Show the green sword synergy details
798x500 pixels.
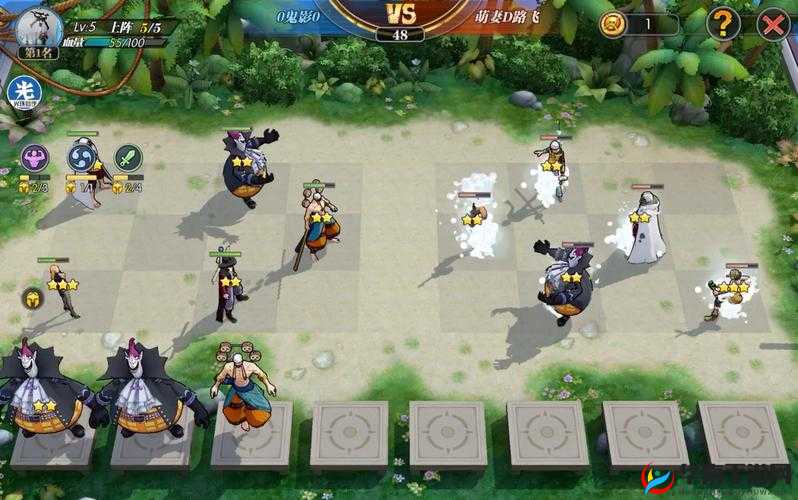(128, 157)
